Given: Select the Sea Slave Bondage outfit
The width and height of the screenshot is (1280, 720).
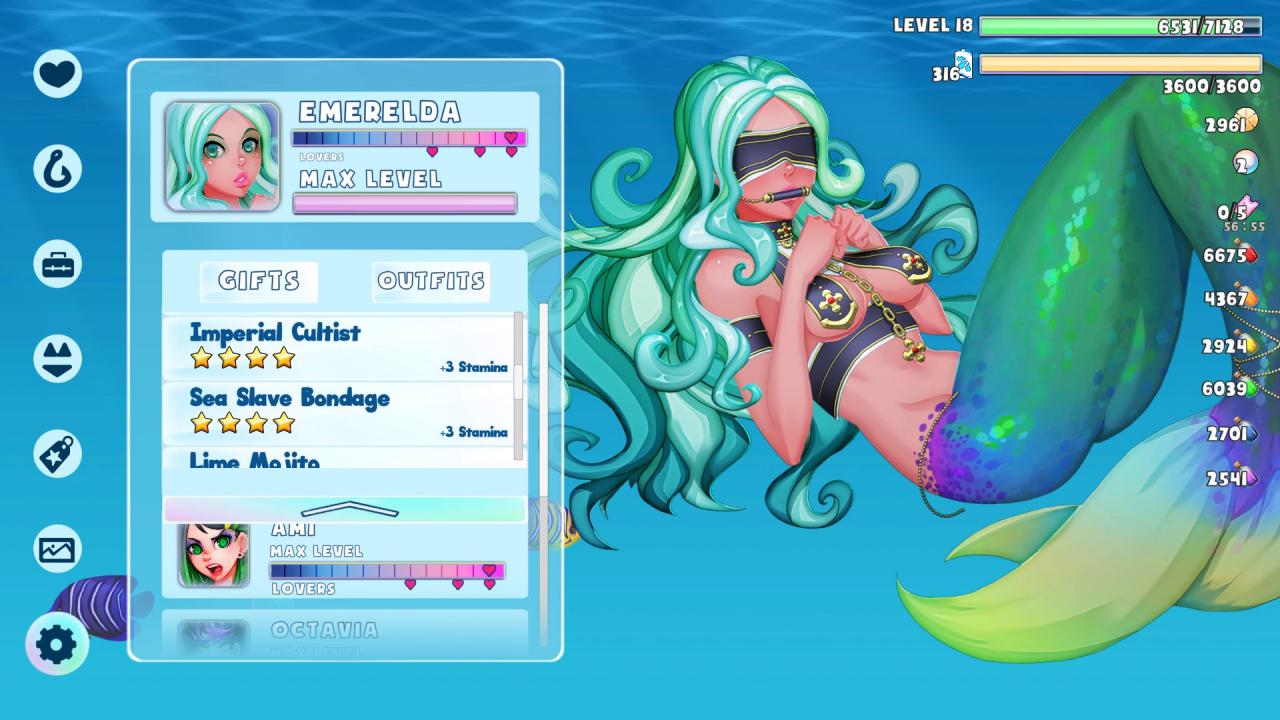Looking at the screenshot, I should click(x=340, y=412).
